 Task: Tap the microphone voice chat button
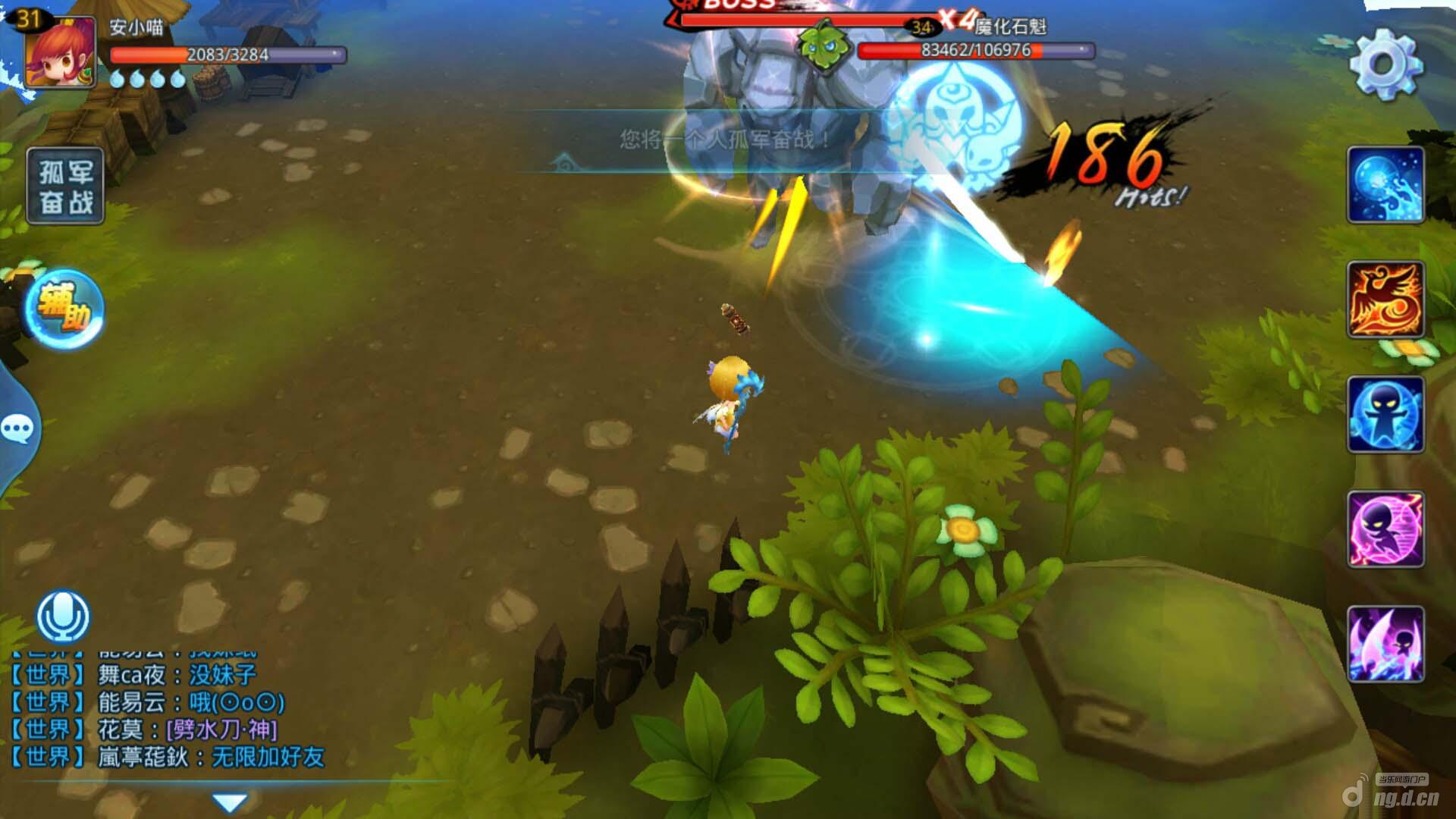click(64, 616)
